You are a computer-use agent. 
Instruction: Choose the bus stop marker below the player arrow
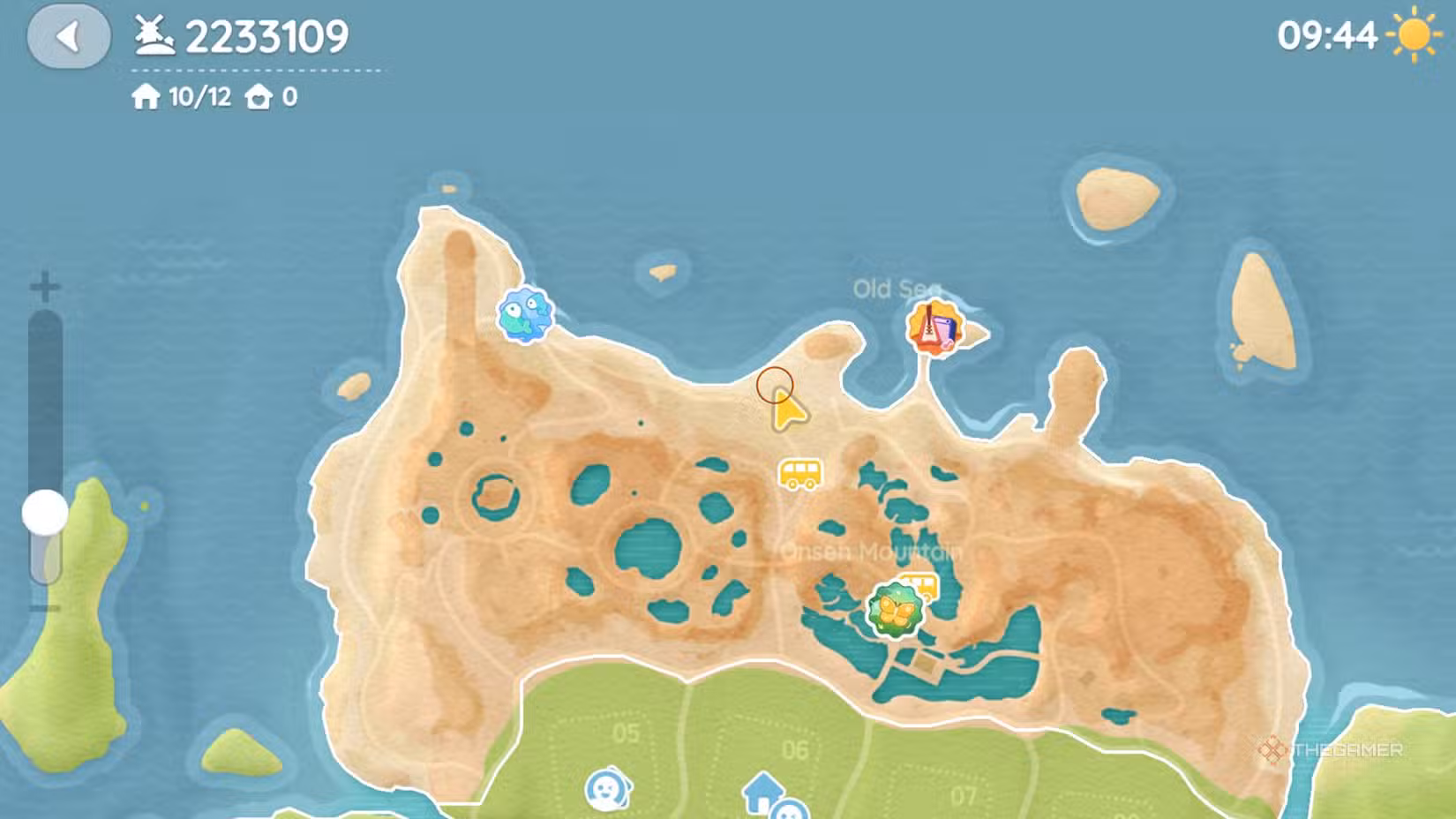tap(799, 474)
